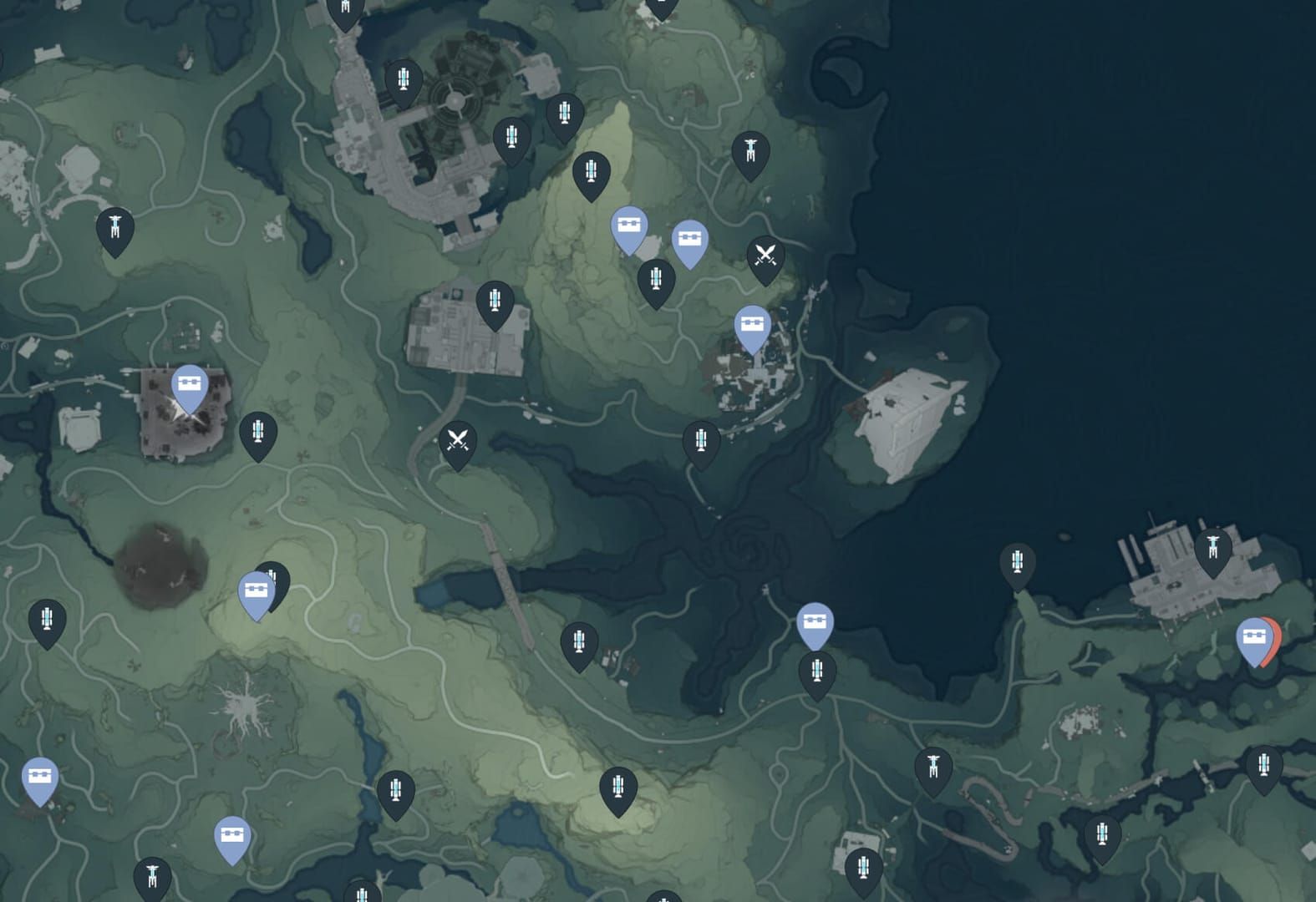The width and height of the screenshot is (1316, 902).
Task: Click the leftmost of the two adjacent chest pins up top
Action: [x=630, y=225]
